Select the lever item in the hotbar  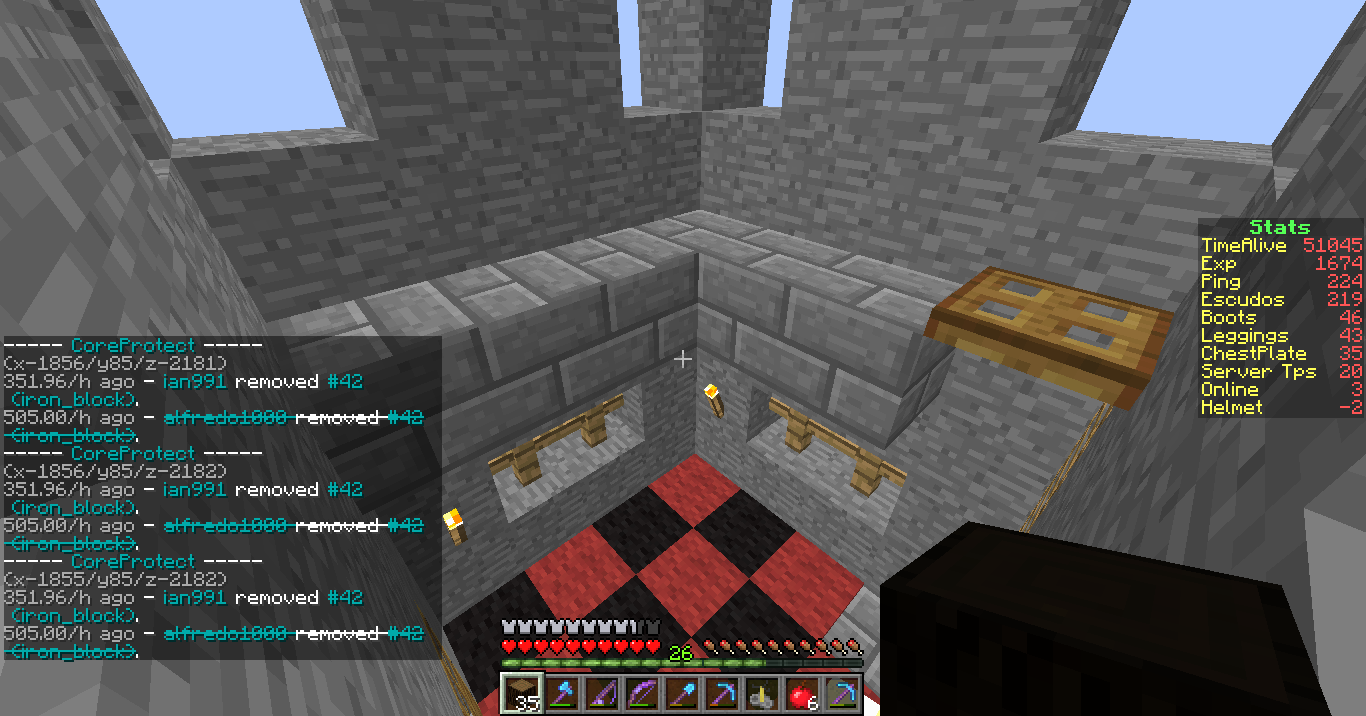pyautogui.click(x=760, y=693)
